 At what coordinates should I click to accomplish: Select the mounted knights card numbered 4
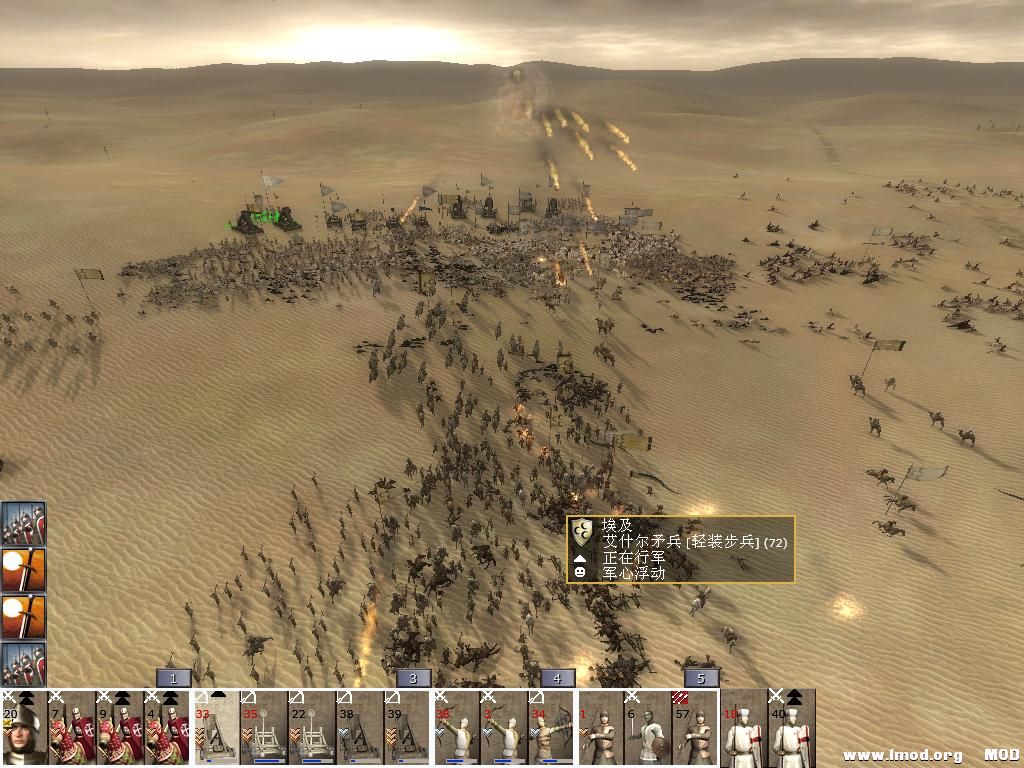pos(168,728)
